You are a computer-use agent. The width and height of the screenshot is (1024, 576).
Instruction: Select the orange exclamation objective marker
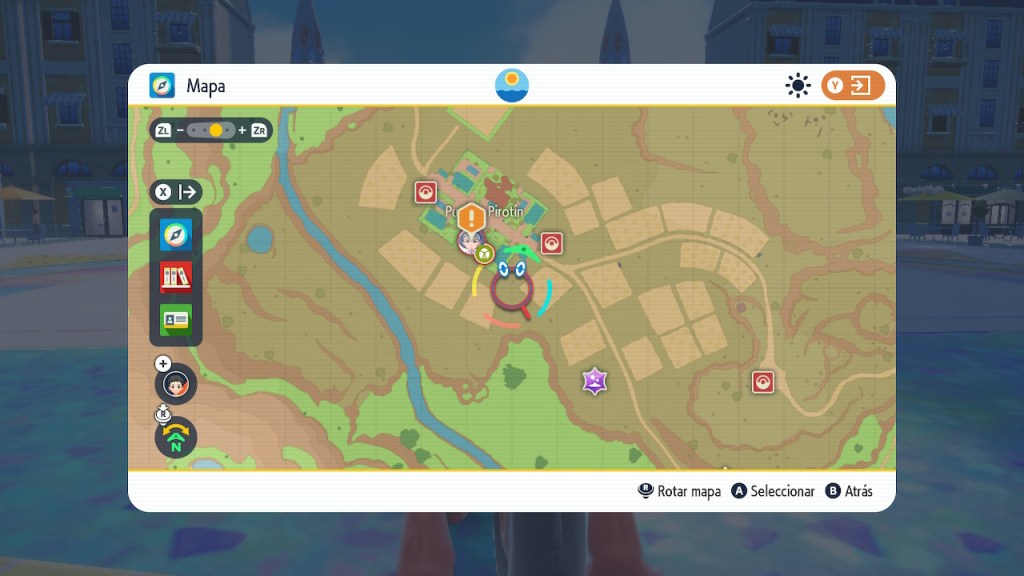(x=472, y=217)
